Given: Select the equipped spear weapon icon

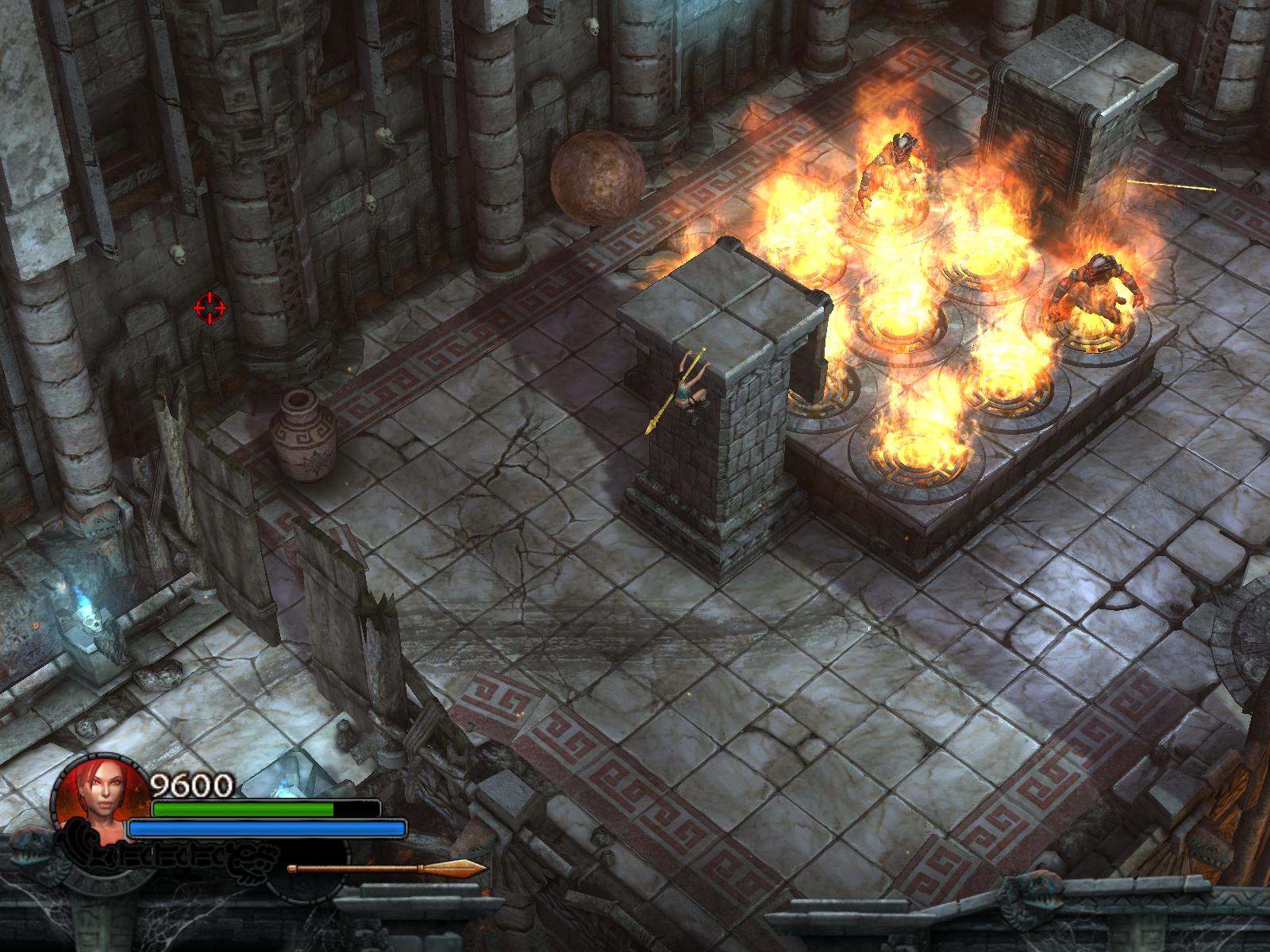Looking at the screenshot, I should [x=387, y=868].
